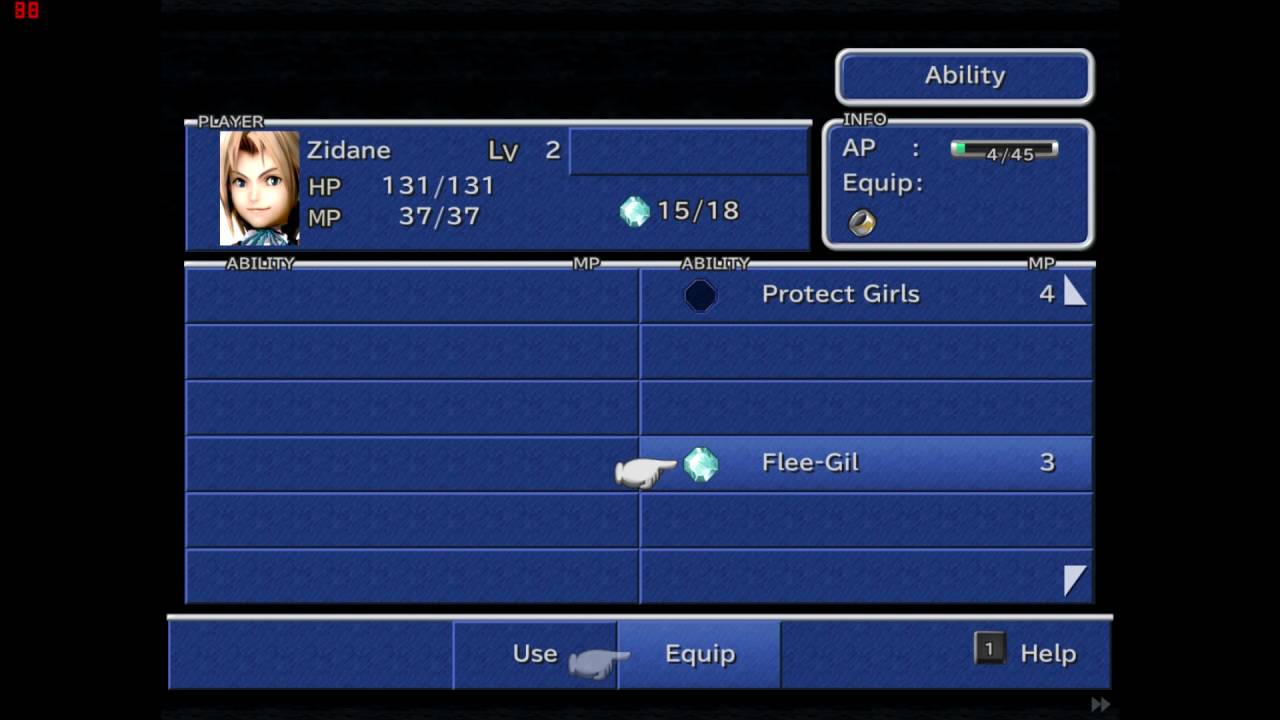This screenshot has height=720, width=1280.
Task: Switch to the Use tab
Action: pyautogui.click(x=534, y=653)
